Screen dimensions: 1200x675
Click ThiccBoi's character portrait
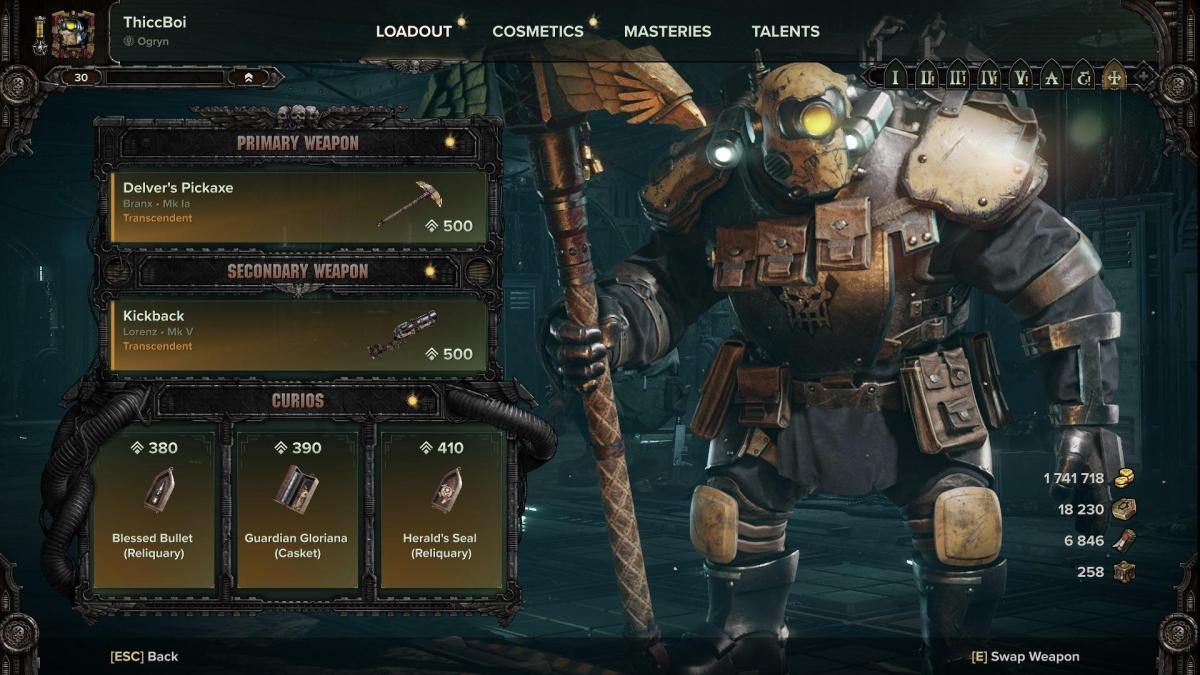tap(73, 34)
